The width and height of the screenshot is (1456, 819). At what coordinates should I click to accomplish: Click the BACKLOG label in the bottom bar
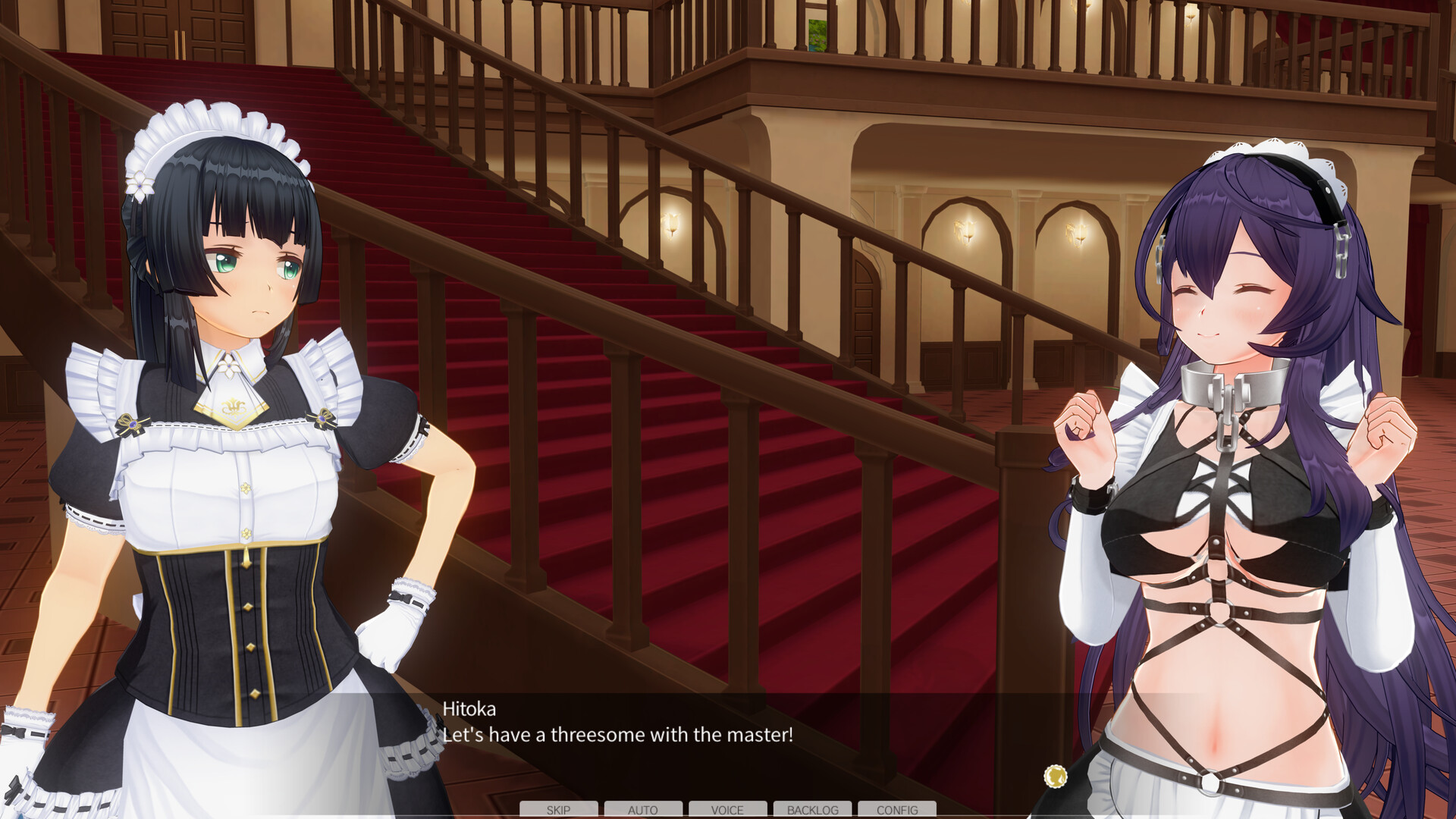[x=812, y=810]
